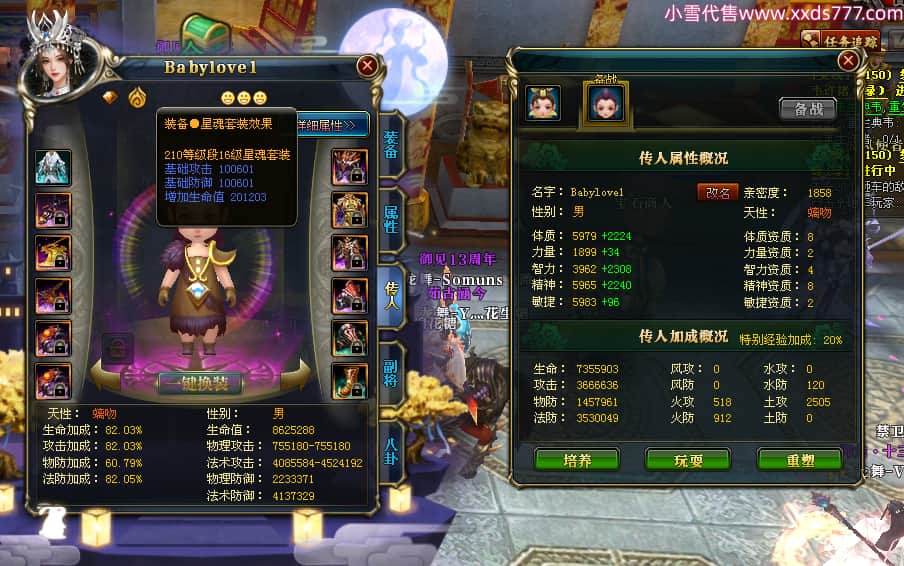Close the Babylove1 character panel
The height and width of the screenshot is (566, 904).
(x=367, y=66)
